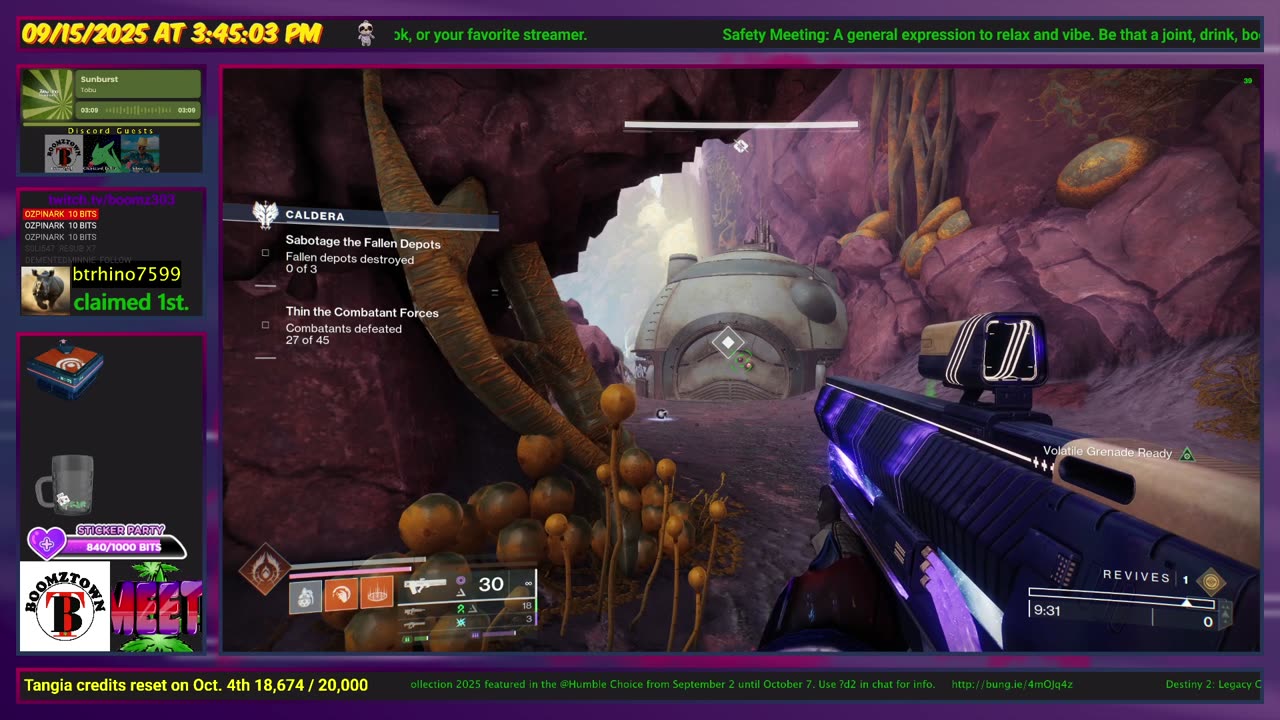This screenshot has width=1280, height=720.
Task: Use the class ability icon
Action: (376, 596)
